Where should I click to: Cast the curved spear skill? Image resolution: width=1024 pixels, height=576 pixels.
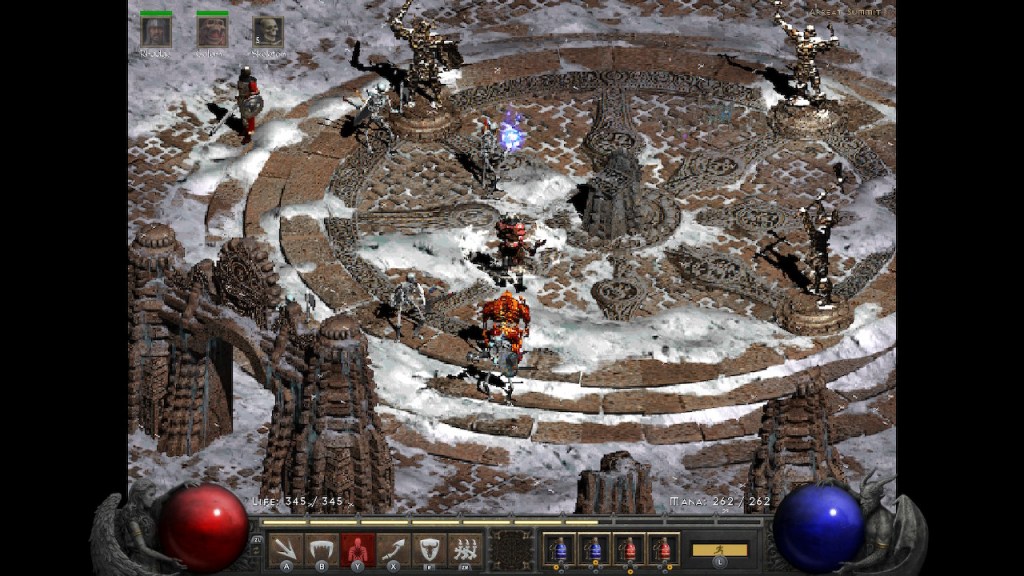394,549
